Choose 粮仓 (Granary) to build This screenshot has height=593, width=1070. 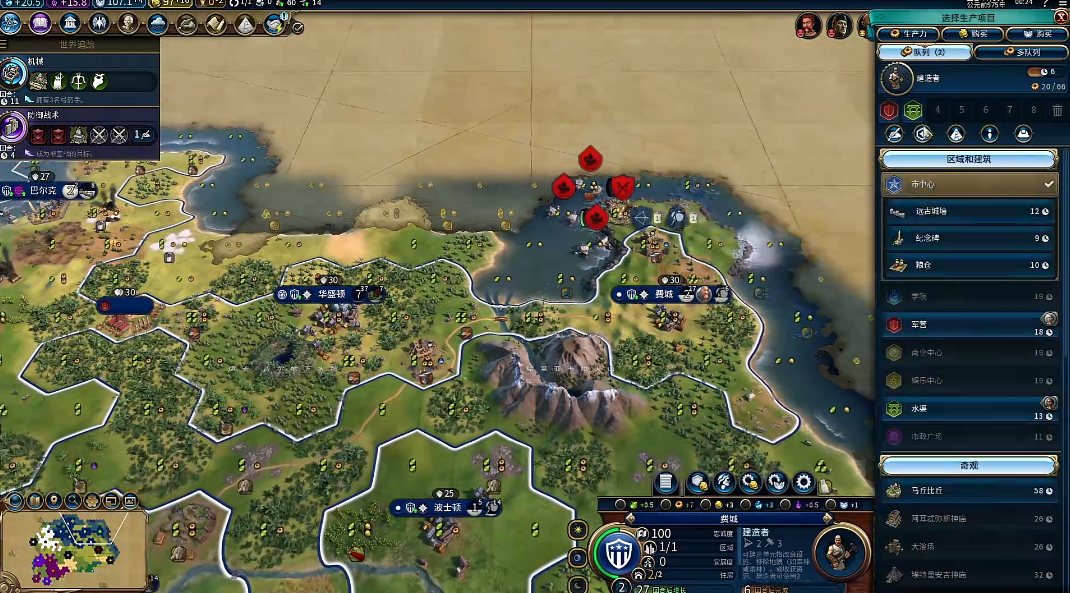point(968,265)
